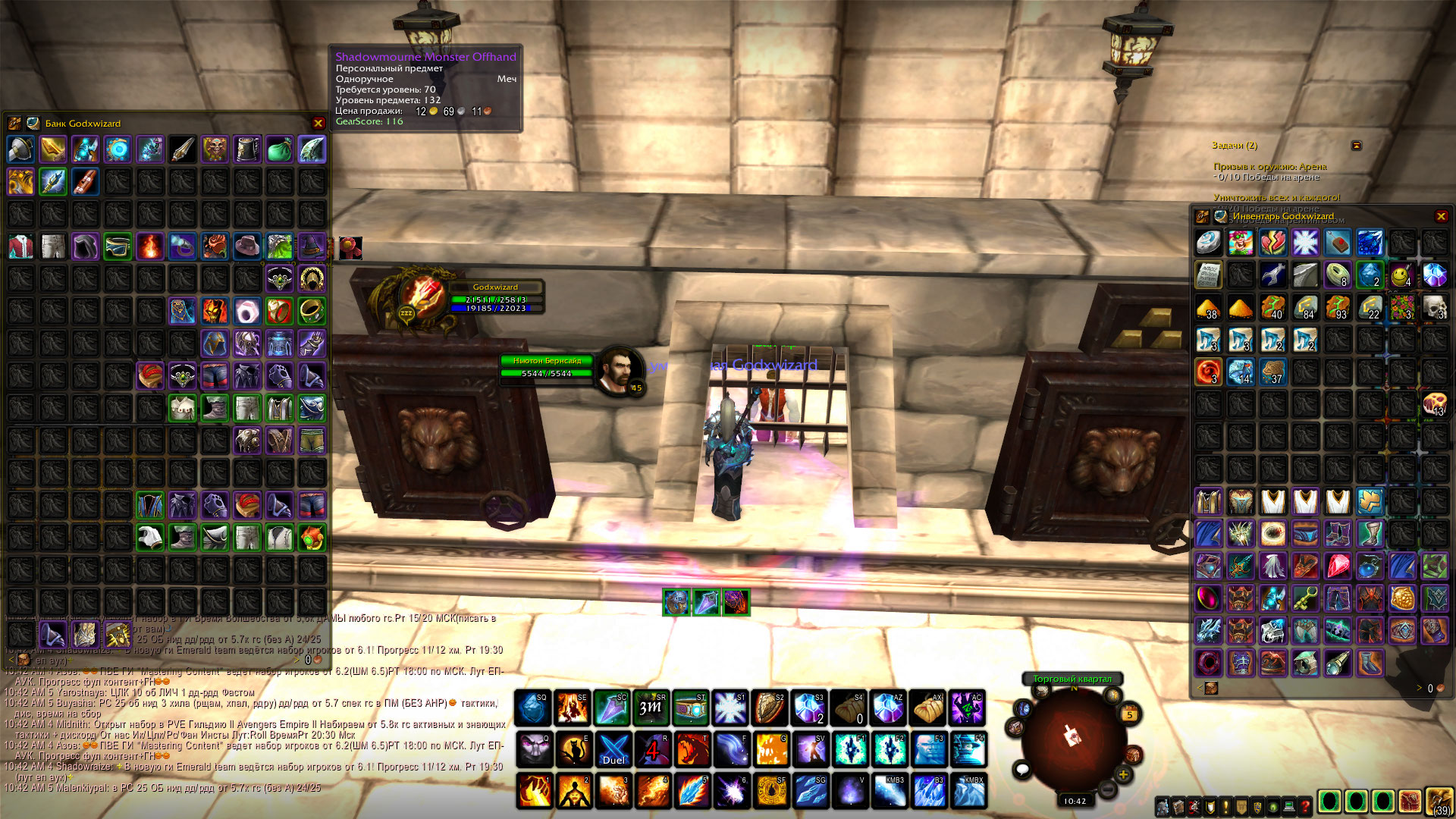Select the brown fedora hat in bank

point(247,246)
